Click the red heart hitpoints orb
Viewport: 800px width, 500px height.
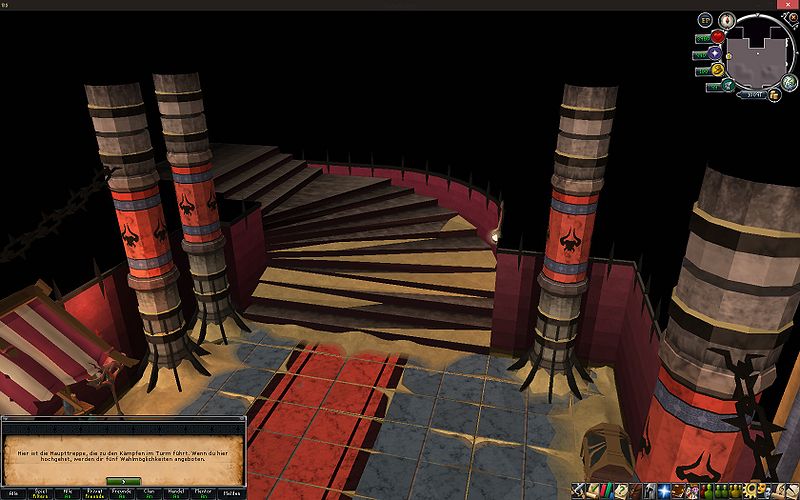716,37
